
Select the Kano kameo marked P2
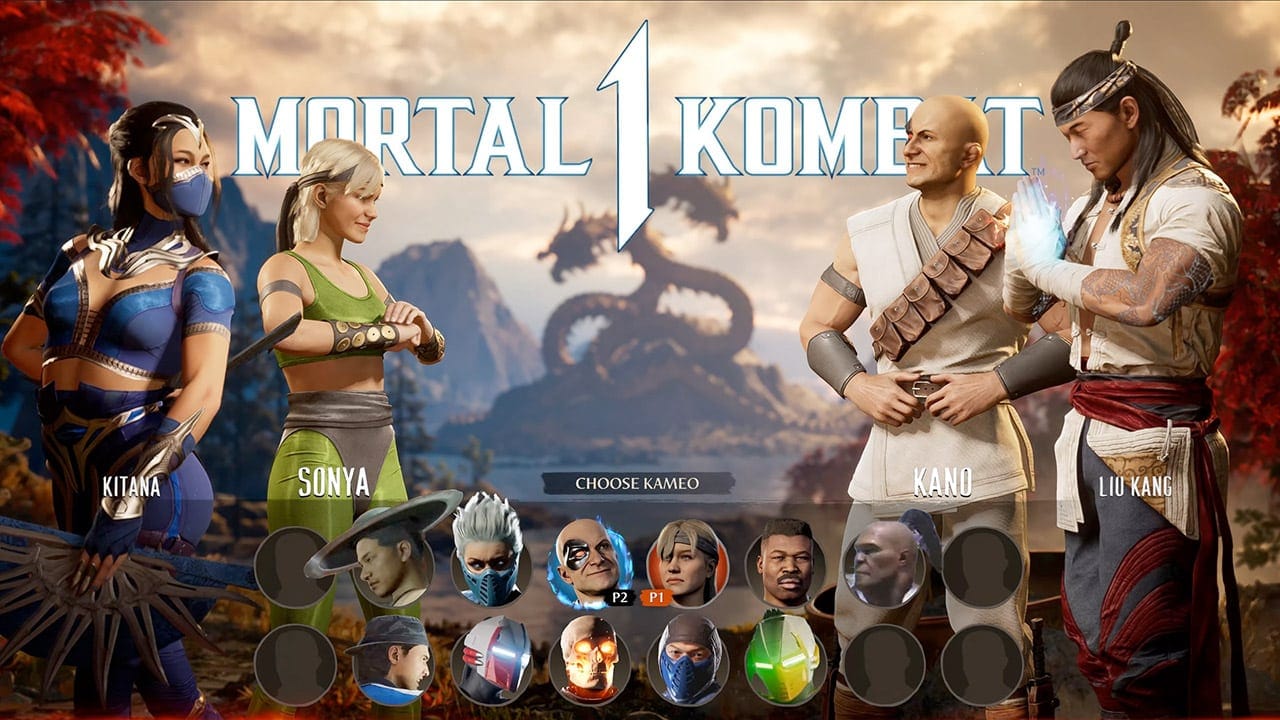pyautogui.click(x=584, y=558)
